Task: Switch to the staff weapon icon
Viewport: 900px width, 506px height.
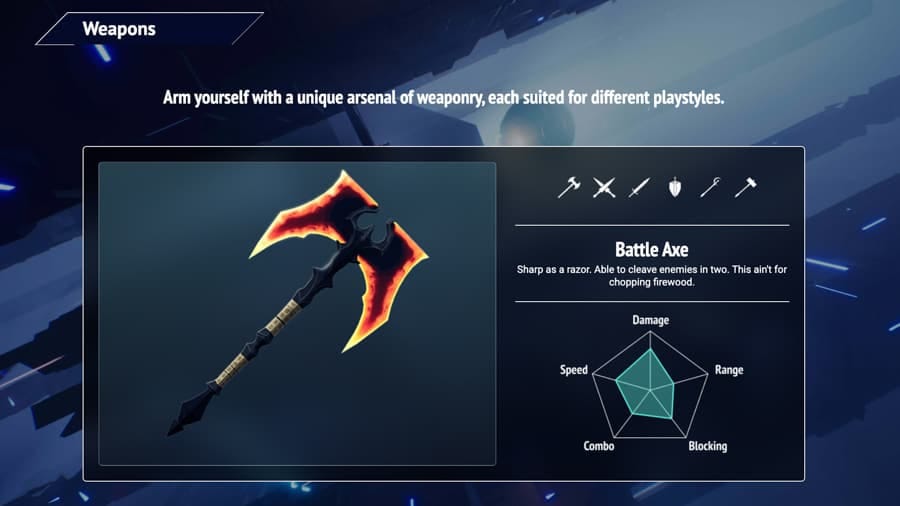Action: coord(710,187)
